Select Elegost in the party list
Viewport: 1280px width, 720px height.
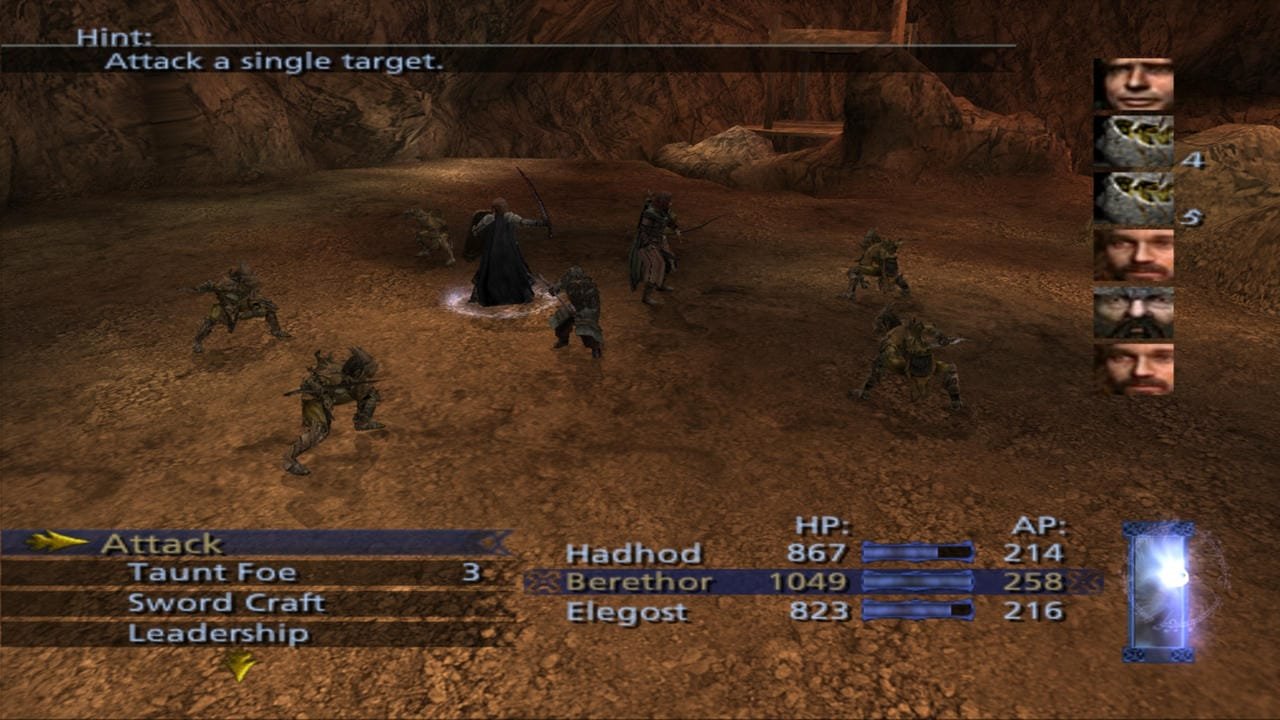pyautogui.click(x=627, y=612)
